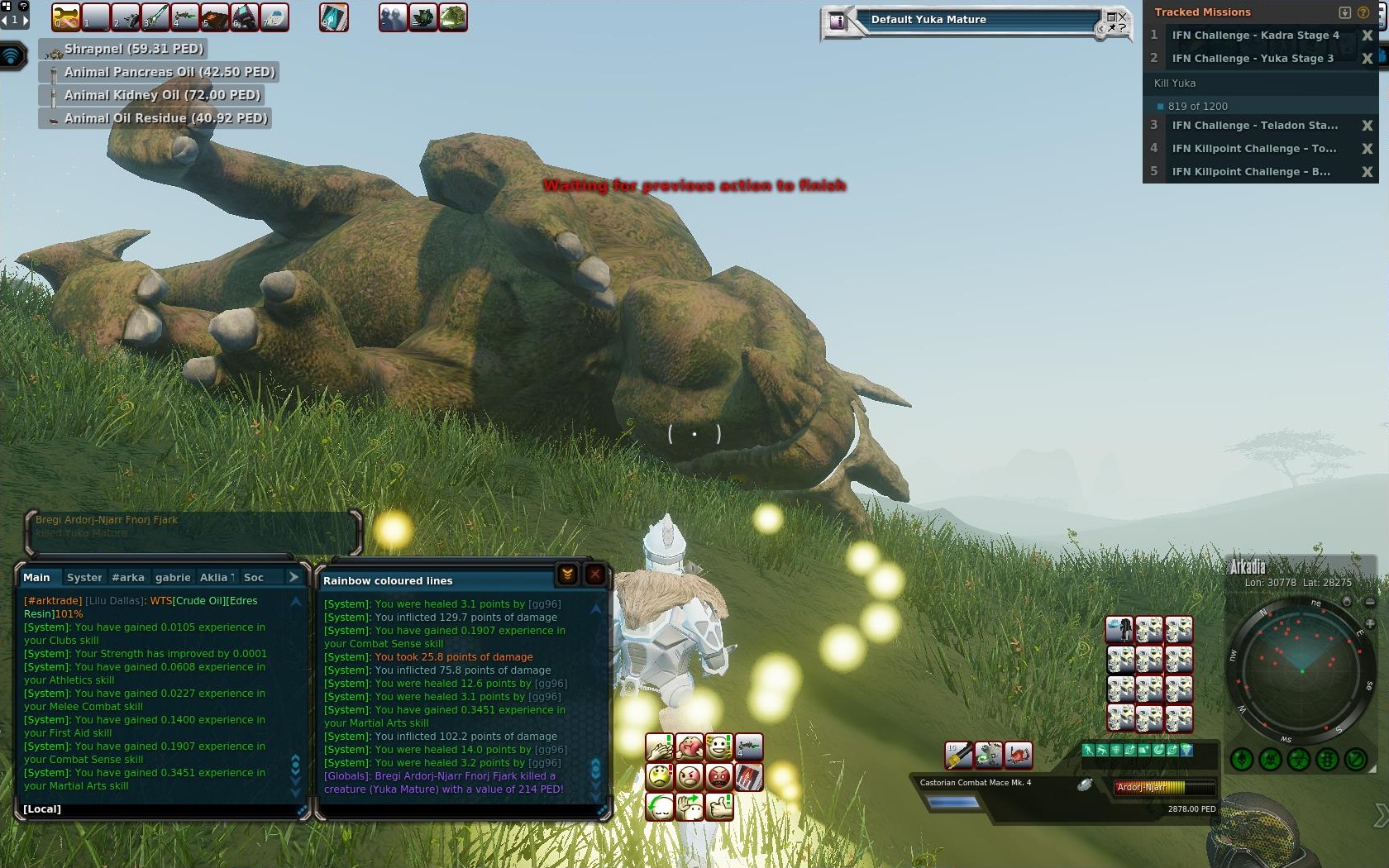Remove IFN Challenge Kadra Stage 4 from tracking
The height and width of the screenshot is (868, 1389).
point(1367,36)
